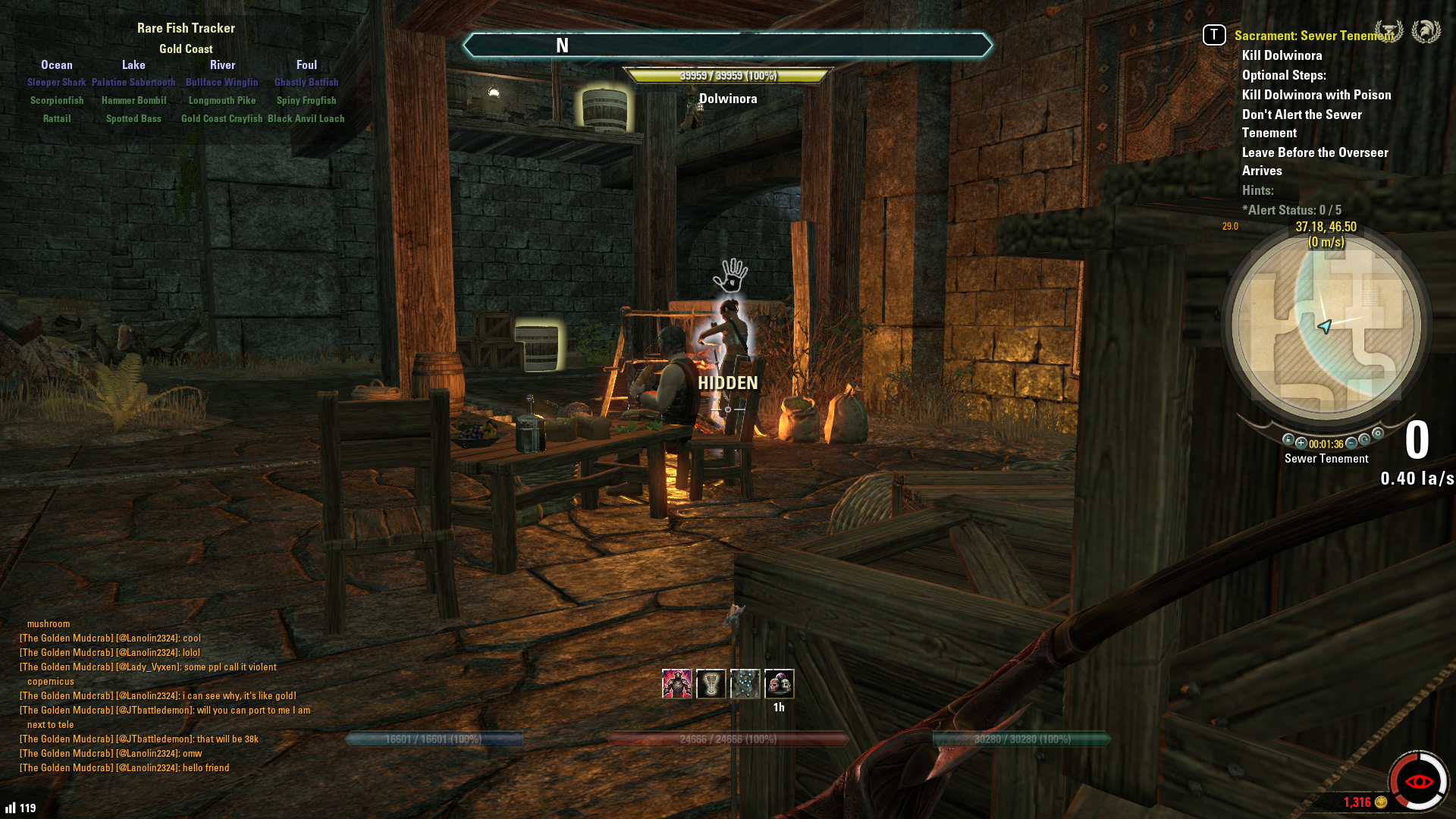The image size is (1456, 819).
Task: Click the Sleeper Shark entry in fish tracker
Action: point(57,82)
